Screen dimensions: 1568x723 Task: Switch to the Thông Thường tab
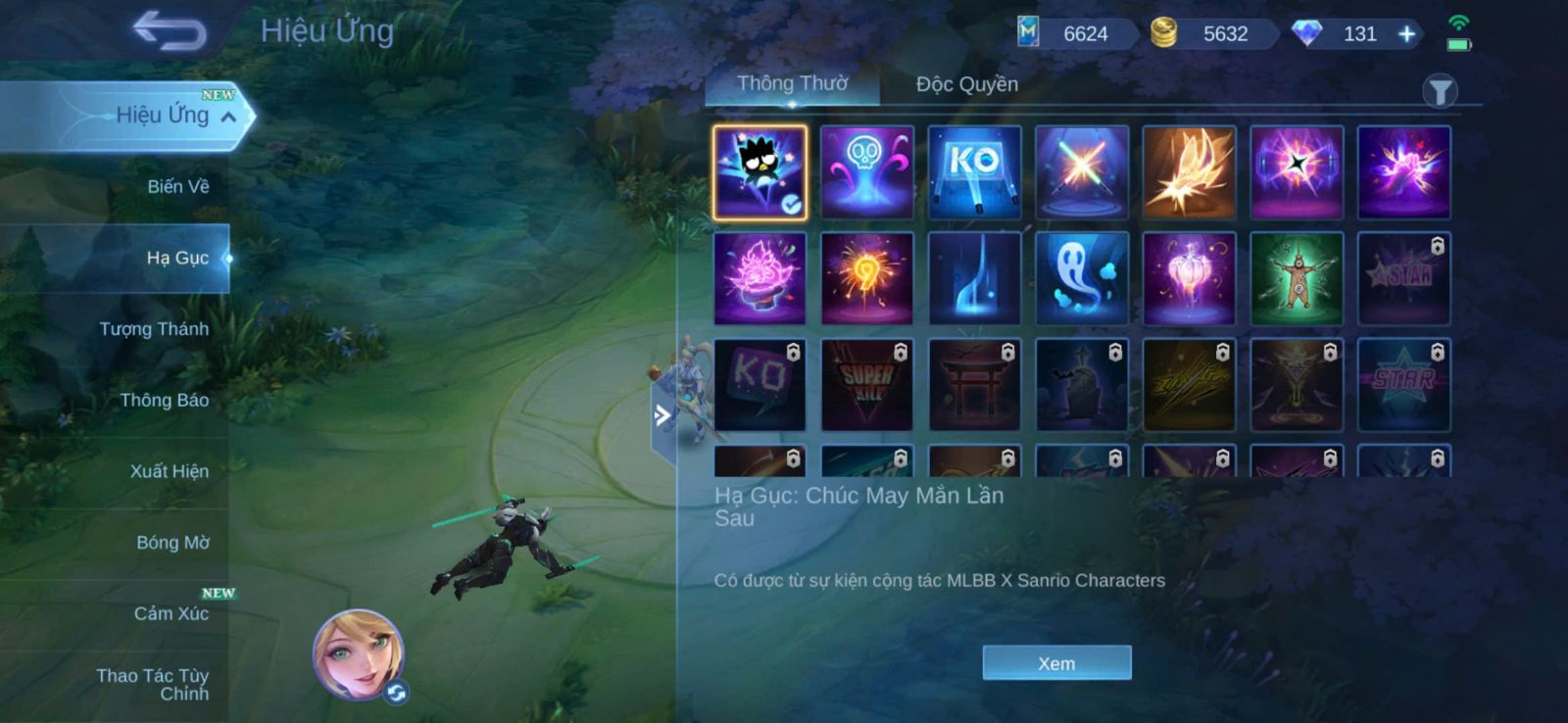point(792,84)
